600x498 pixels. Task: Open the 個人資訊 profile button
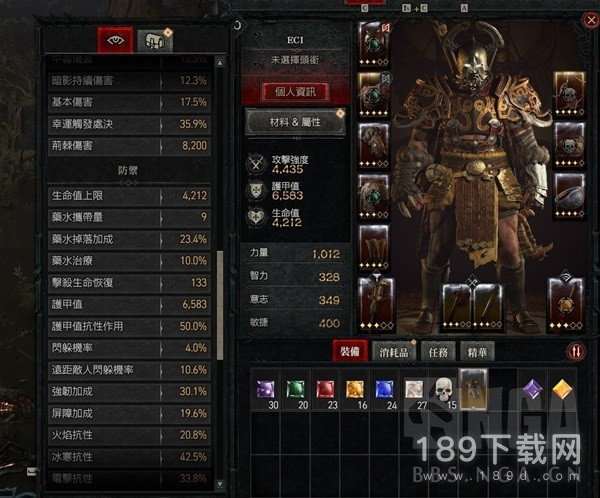(x=294, y=92)
